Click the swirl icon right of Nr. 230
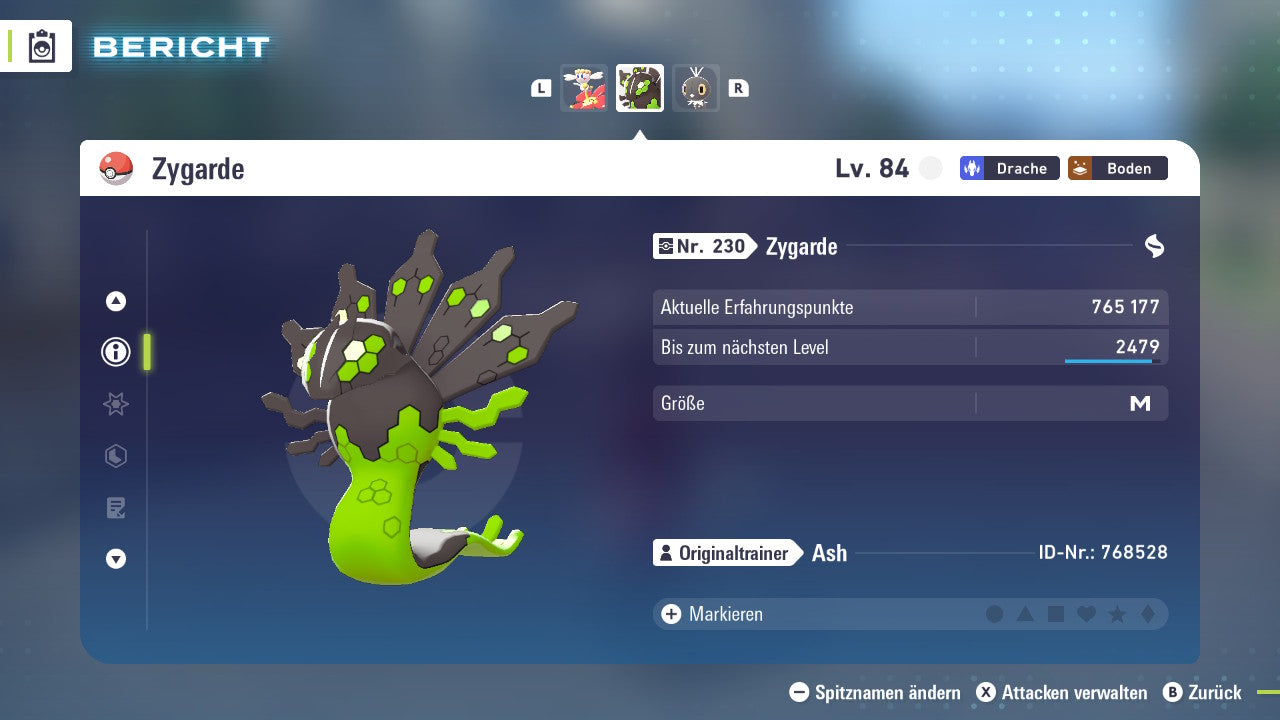Screen dimensions: 1280x720 (x=1155, y=244)
